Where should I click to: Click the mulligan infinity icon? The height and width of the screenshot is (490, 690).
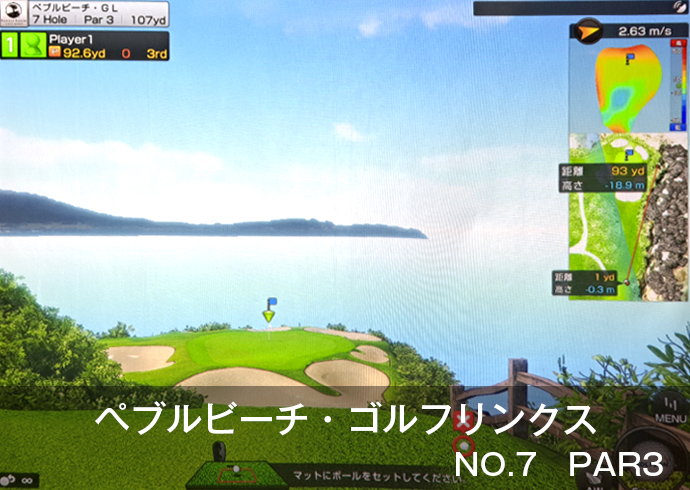(x=21, y=480)
